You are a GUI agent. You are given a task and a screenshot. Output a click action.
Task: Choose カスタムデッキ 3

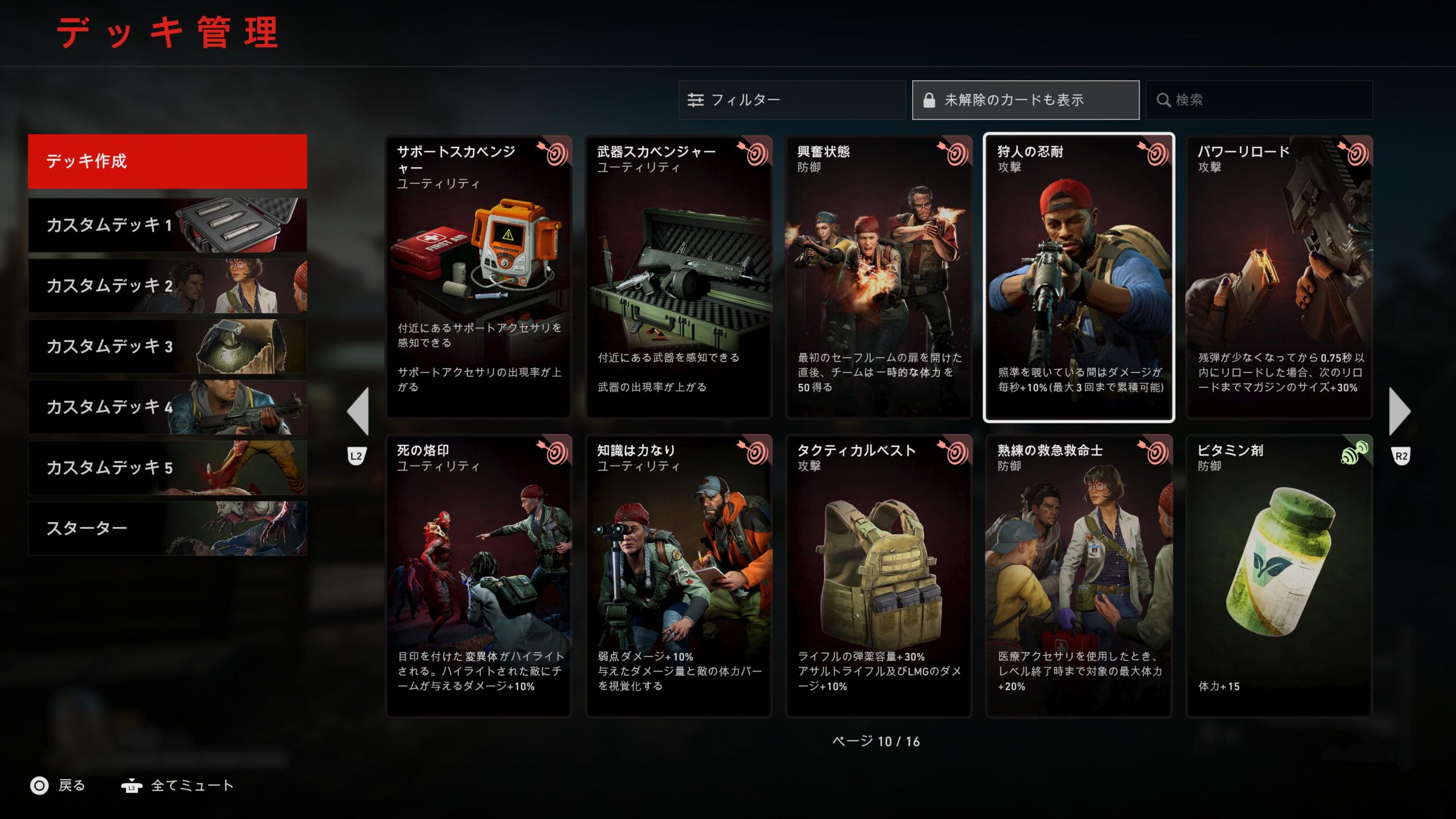167,346
